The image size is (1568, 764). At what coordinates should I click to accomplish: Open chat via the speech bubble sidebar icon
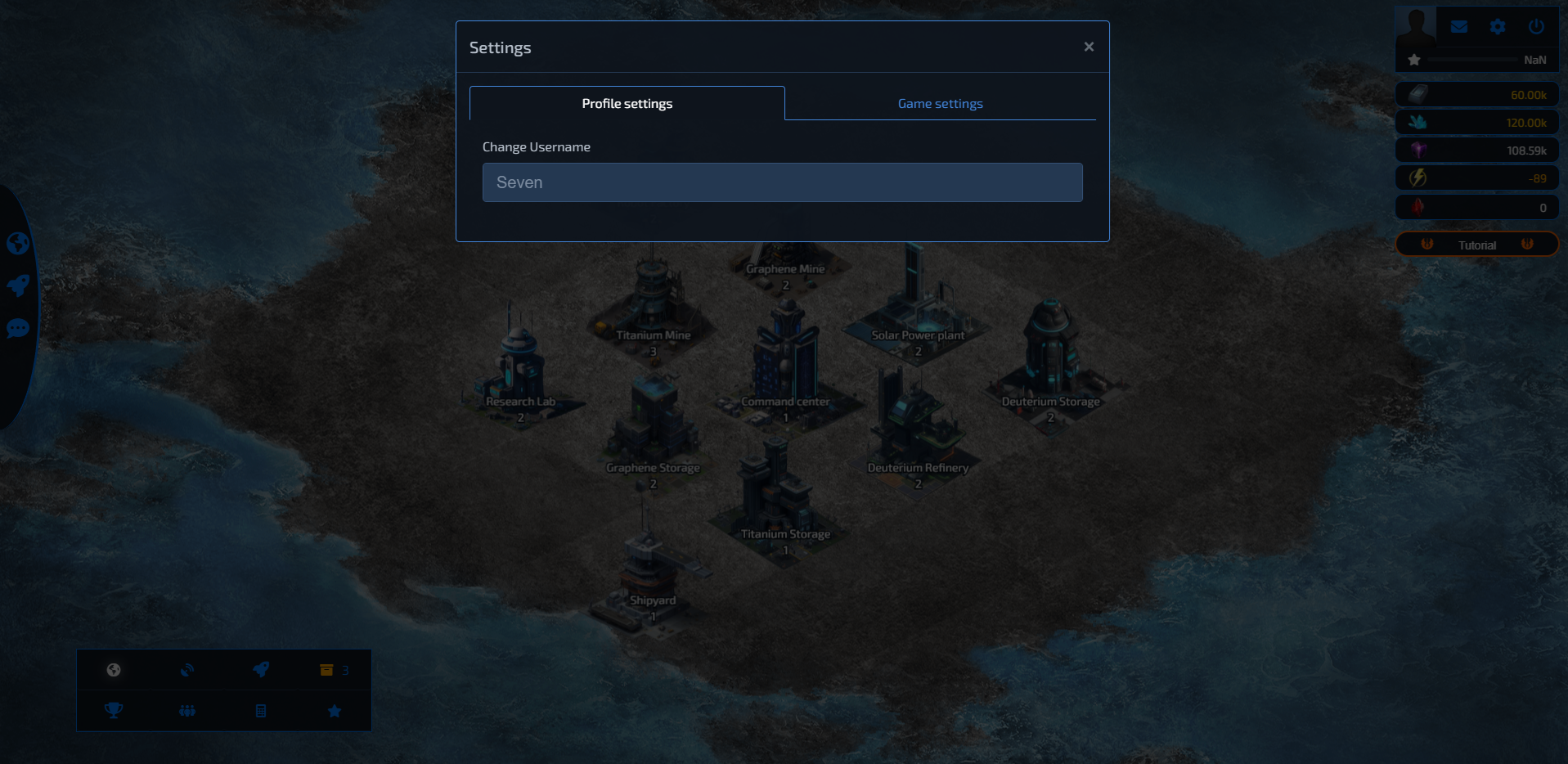pos(18,329)
